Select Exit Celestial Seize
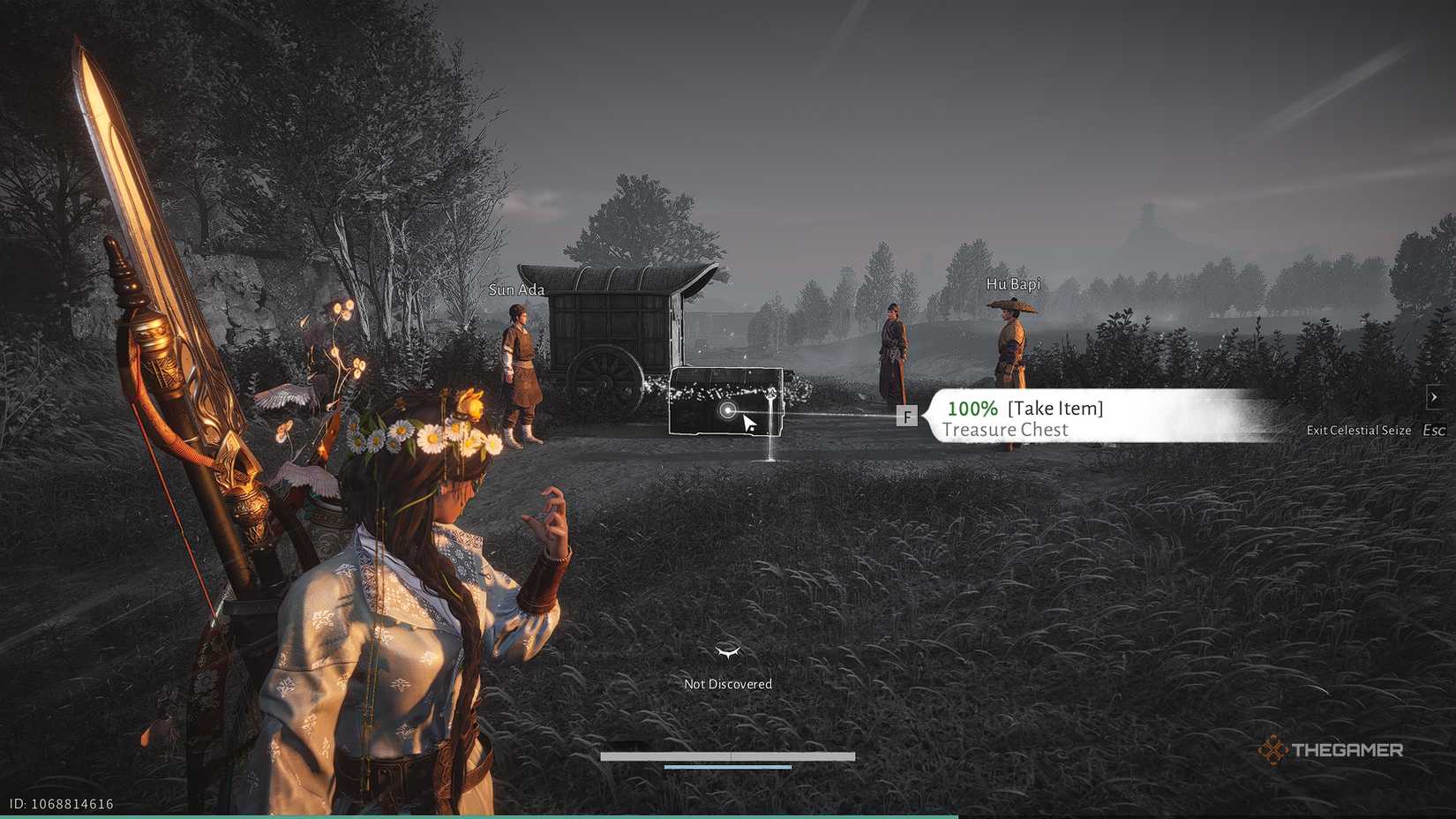The height and width of the screenshot is (819, 1456). click(1359, 430)
